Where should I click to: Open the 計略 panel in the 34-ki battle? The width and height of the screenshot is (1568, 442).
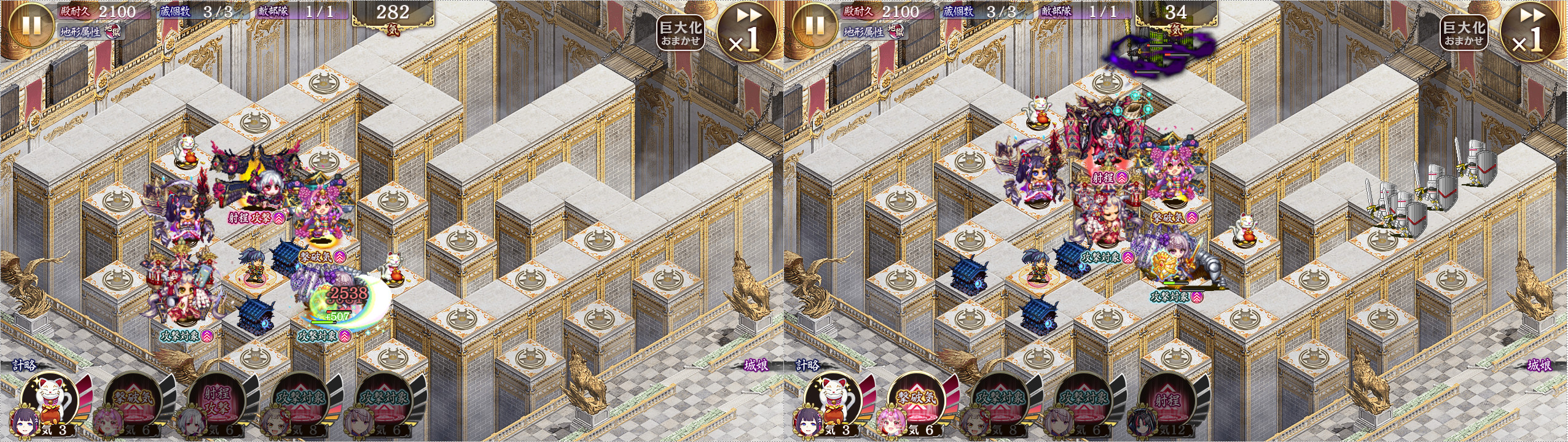point(808,366)
